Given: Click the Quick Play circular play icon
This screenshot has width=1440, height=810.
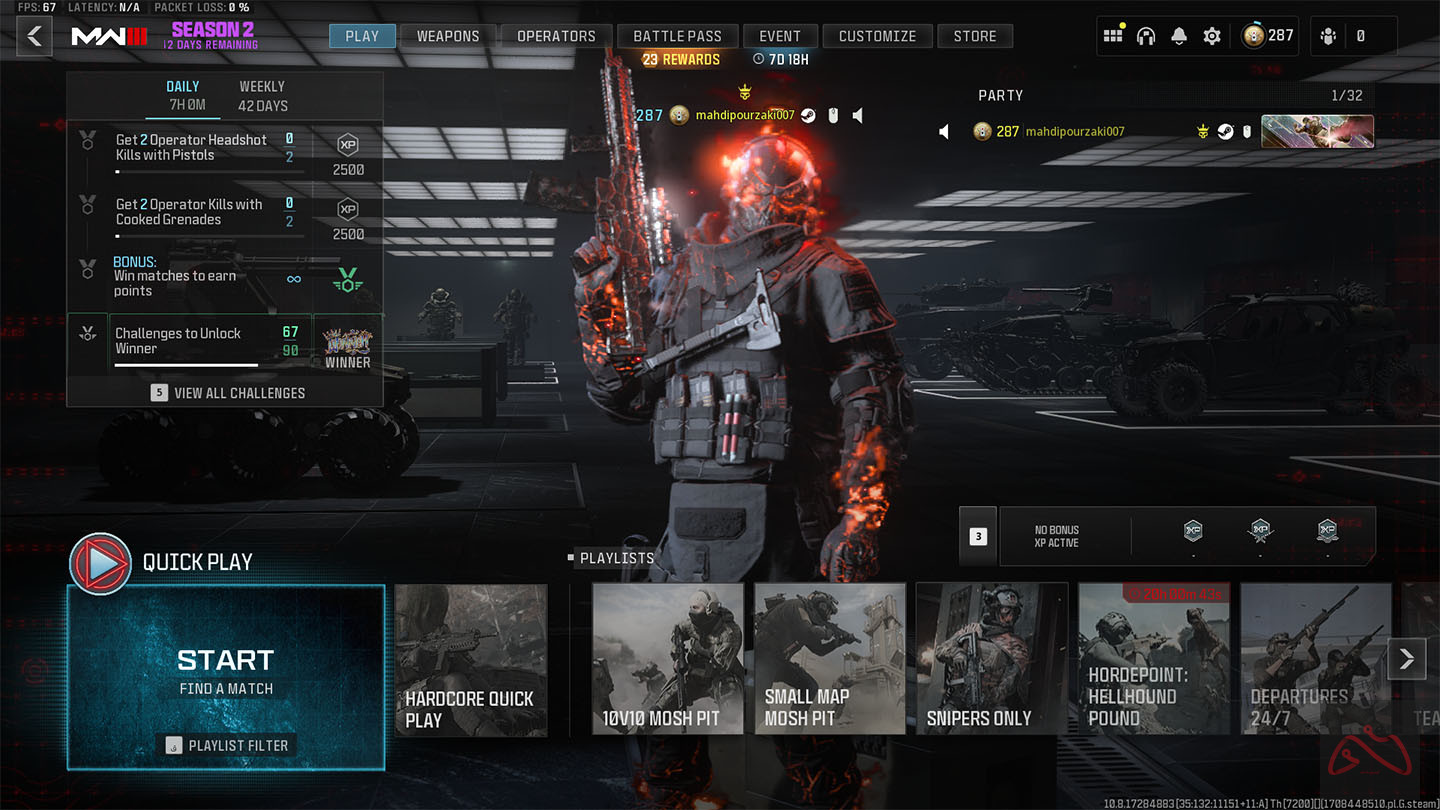Looking at the screenshot, I should 100,563.
